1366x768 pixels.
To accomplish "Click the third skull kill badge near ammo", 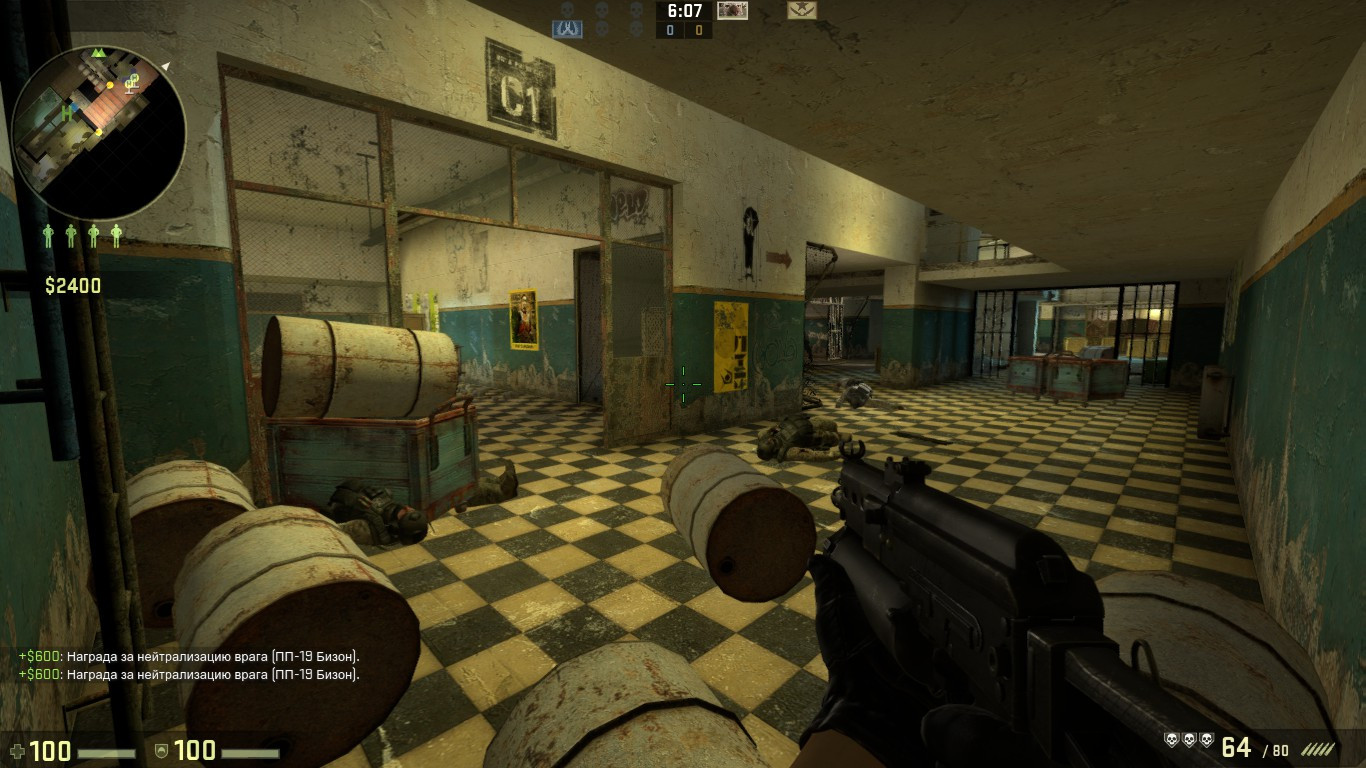I will coord(1208,740).
